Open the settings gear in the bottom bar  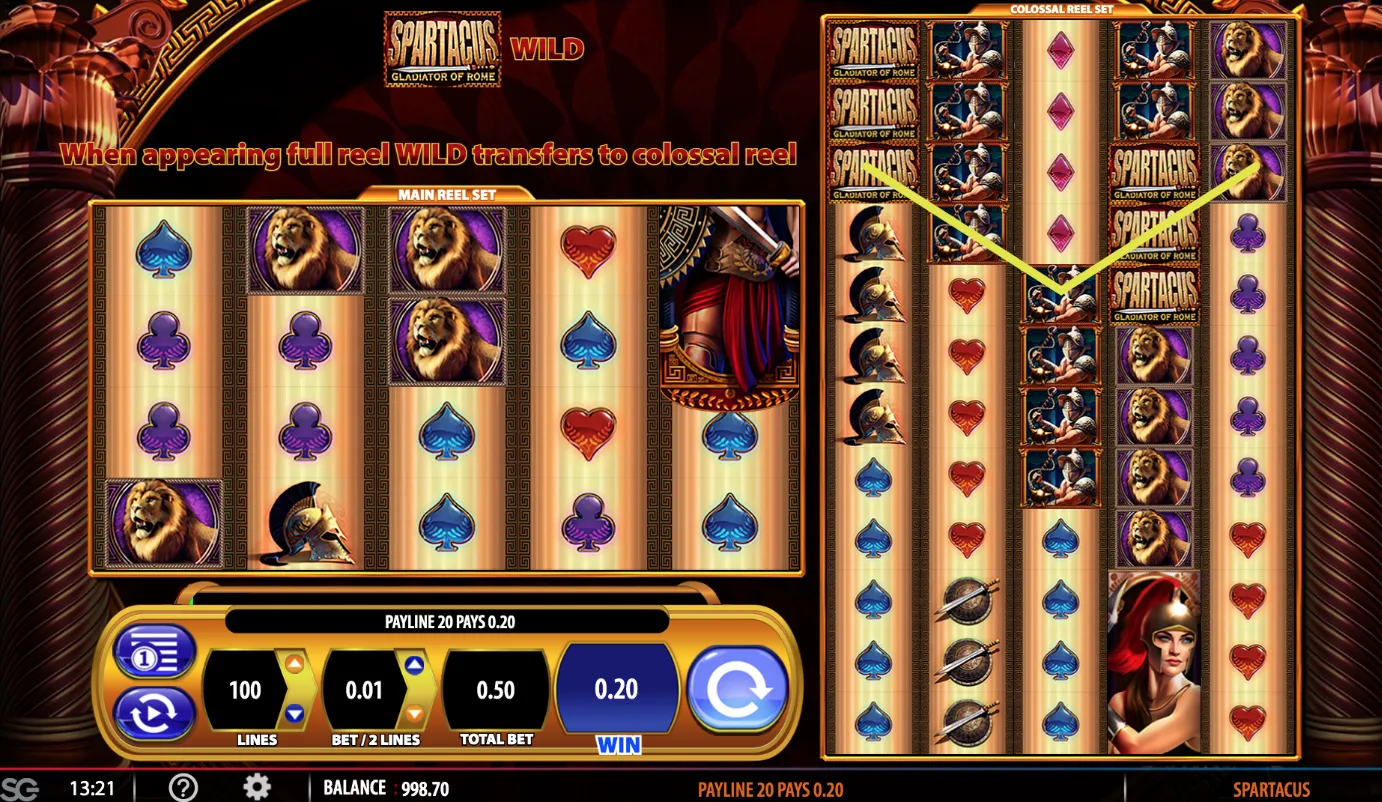[x=257, y=788]
